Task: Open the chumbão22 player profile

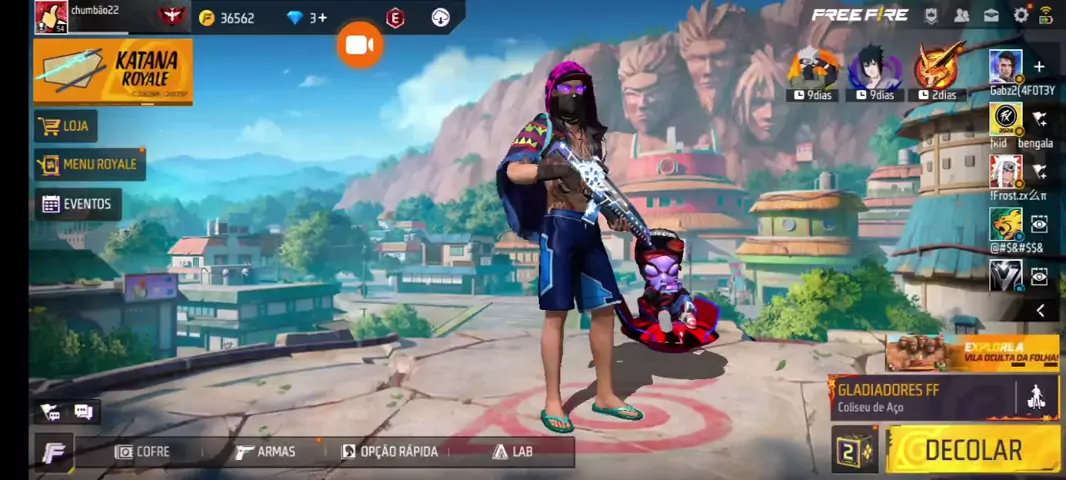Action: [x=52, y=17]
